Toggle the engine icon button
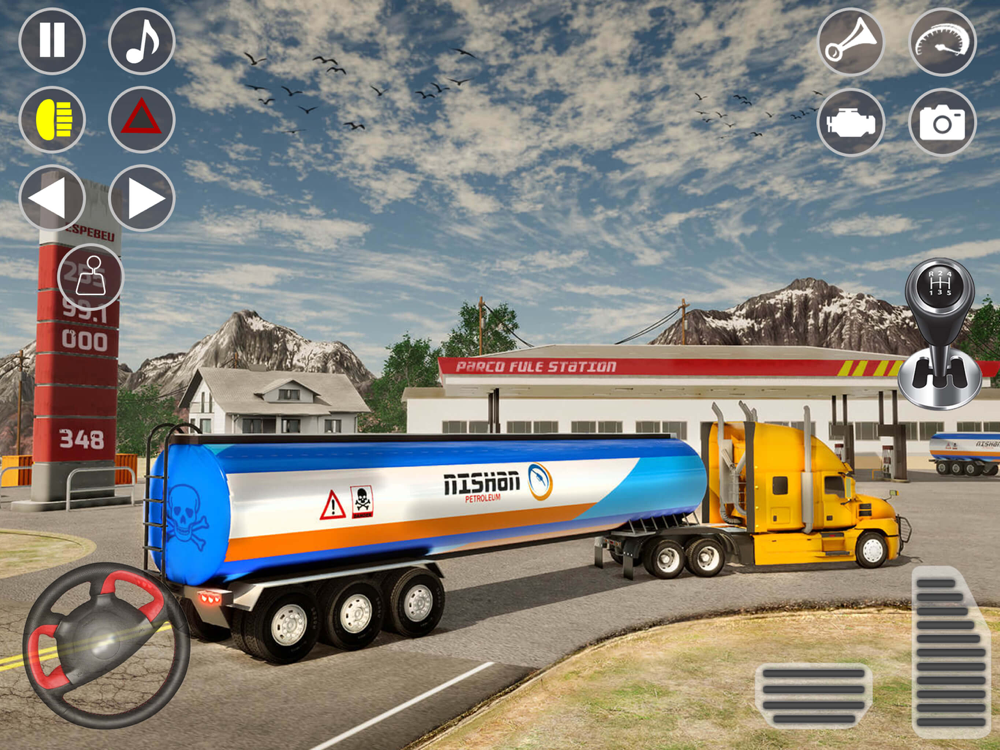 851,122
